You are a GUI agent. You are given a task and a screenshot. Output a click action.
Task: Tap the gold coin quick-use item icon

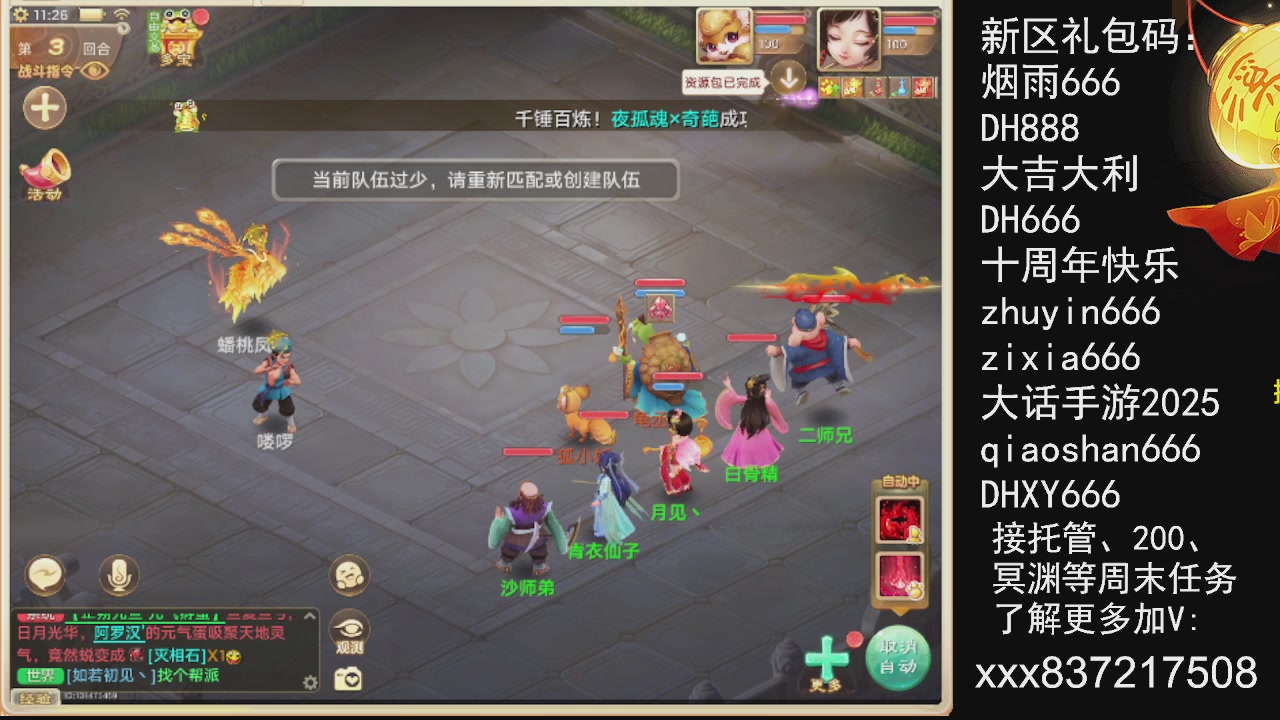(831, 88)
